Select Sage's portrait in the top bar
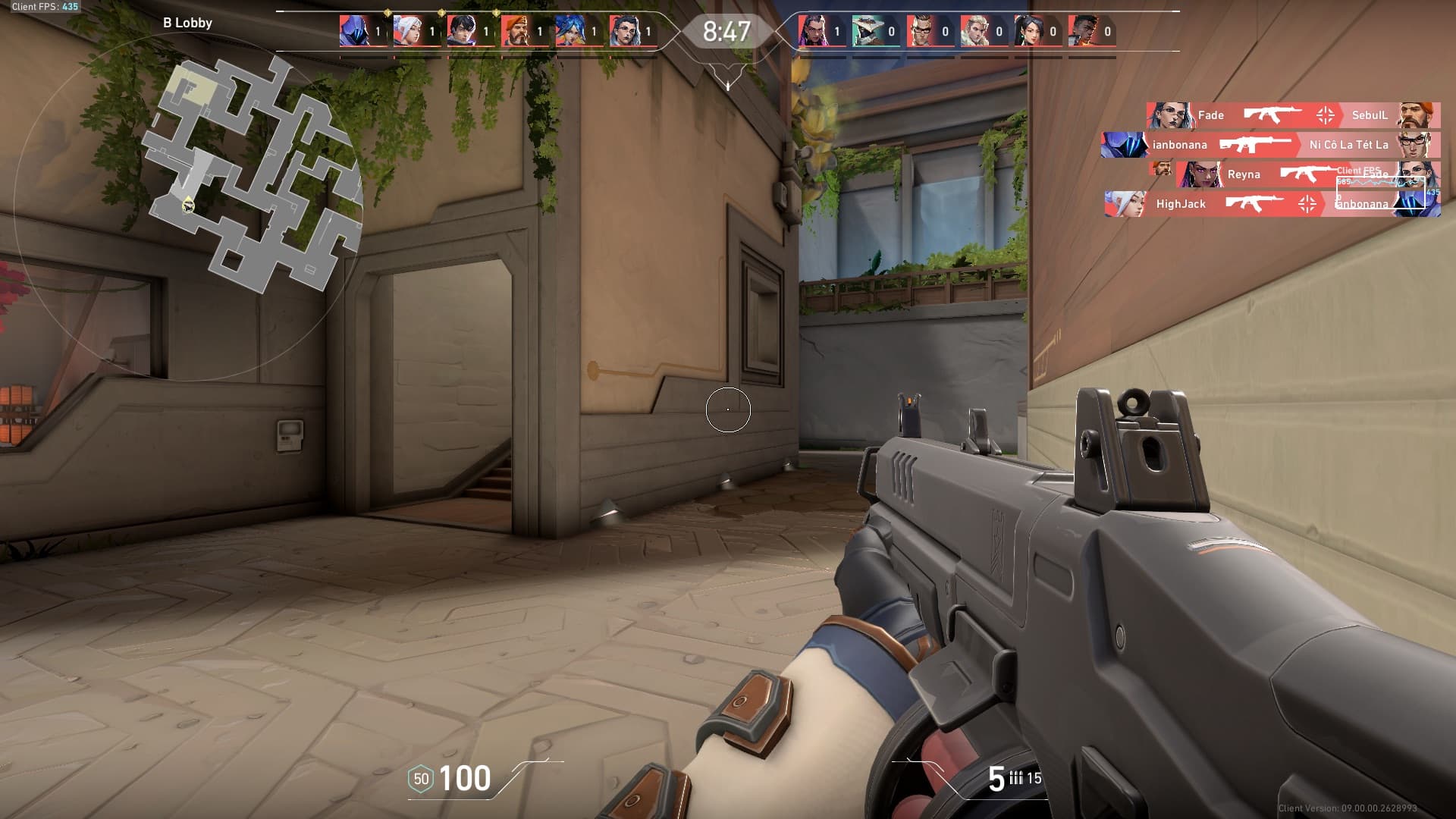Viewport: 1456px width, 819px height. click(1028, 32)
